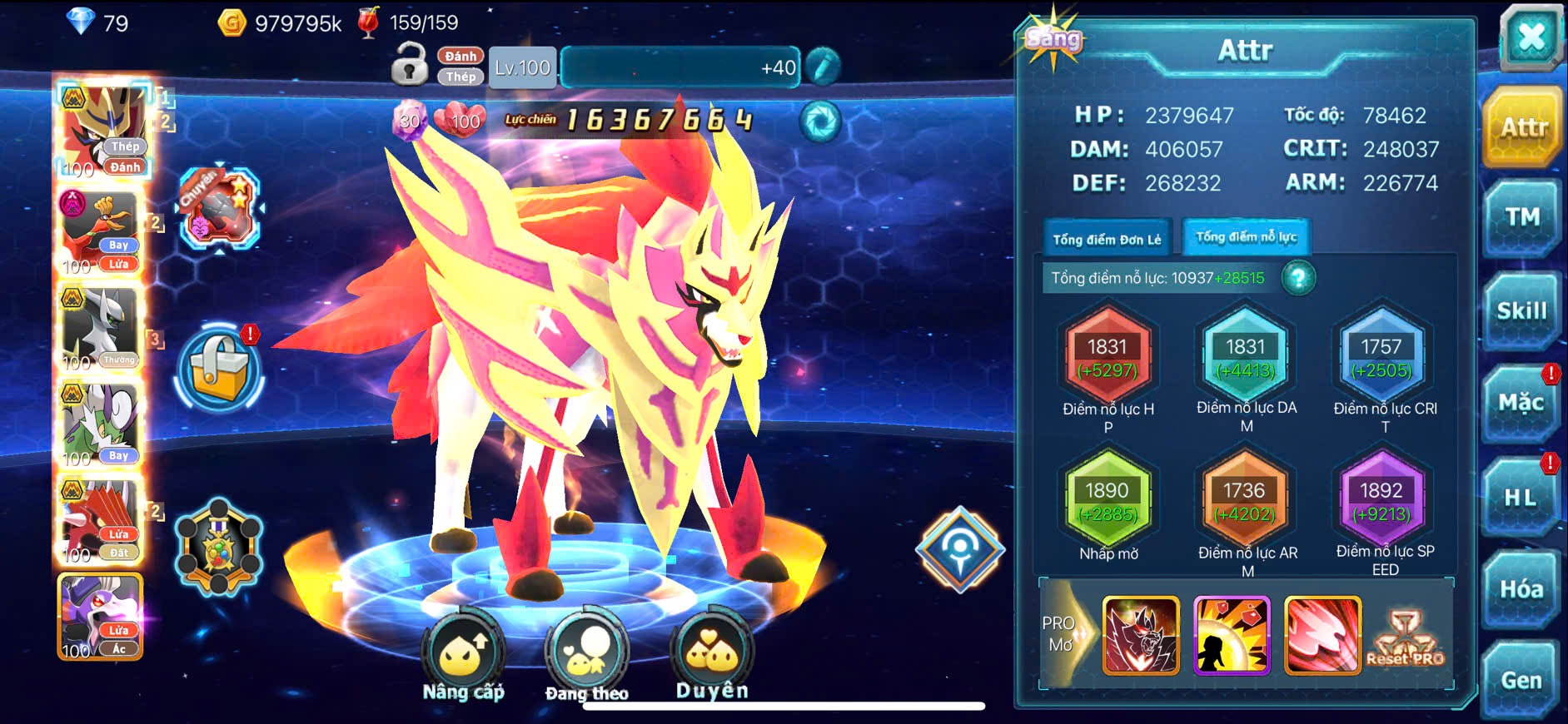Select the Tổng điểm nỗ lực tab

point(1246,237)
